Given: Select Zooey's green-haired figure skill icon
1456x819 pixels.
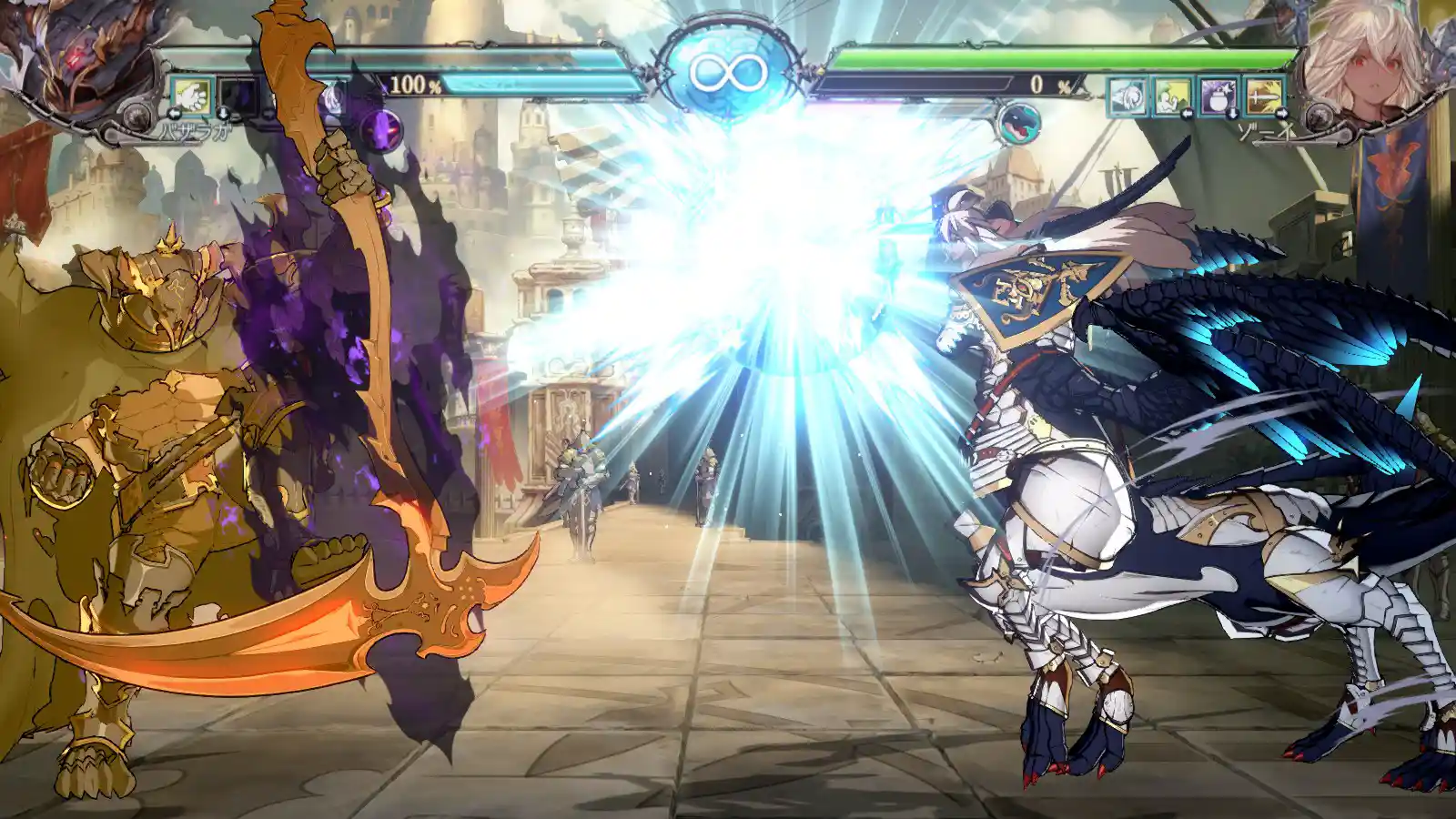Looking at the screenshot, I should click(1172, 96).
